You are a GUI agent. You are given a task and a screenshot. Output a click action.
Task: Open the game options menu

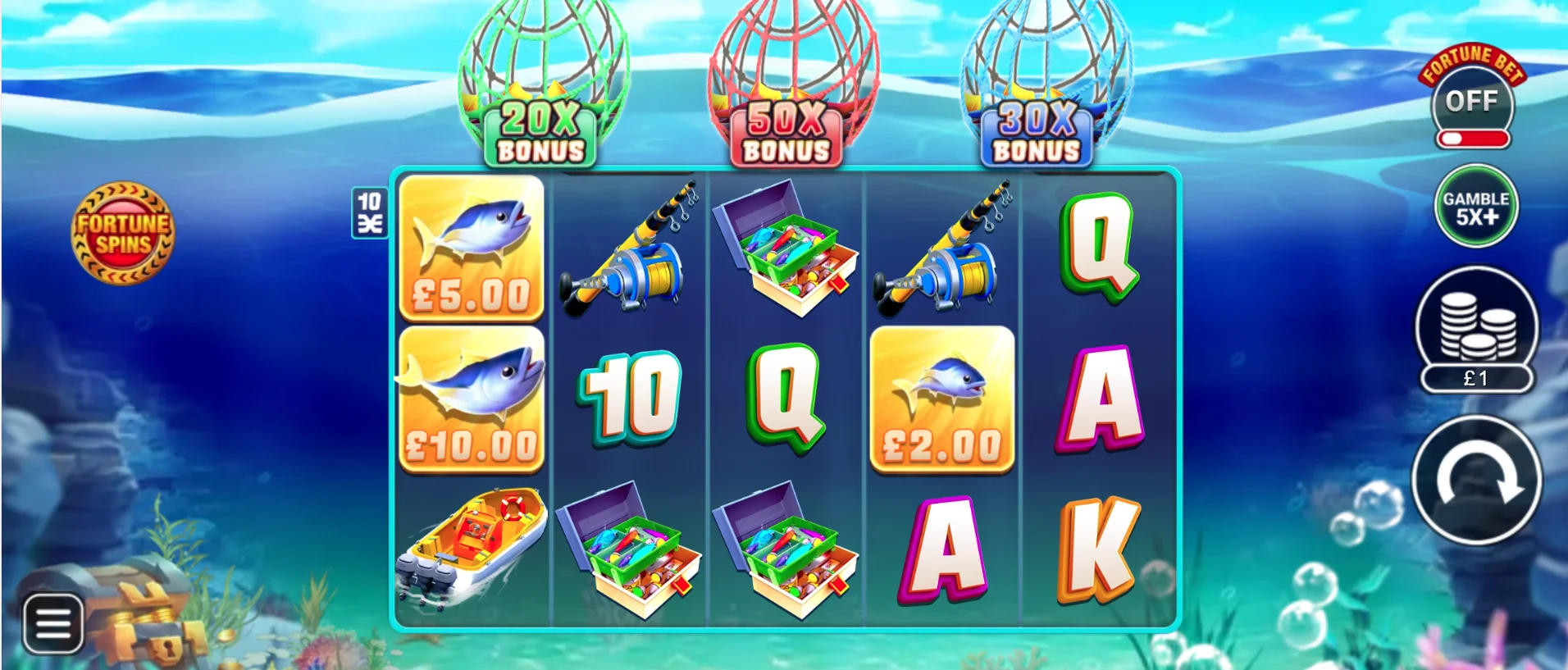click(52, 623)
